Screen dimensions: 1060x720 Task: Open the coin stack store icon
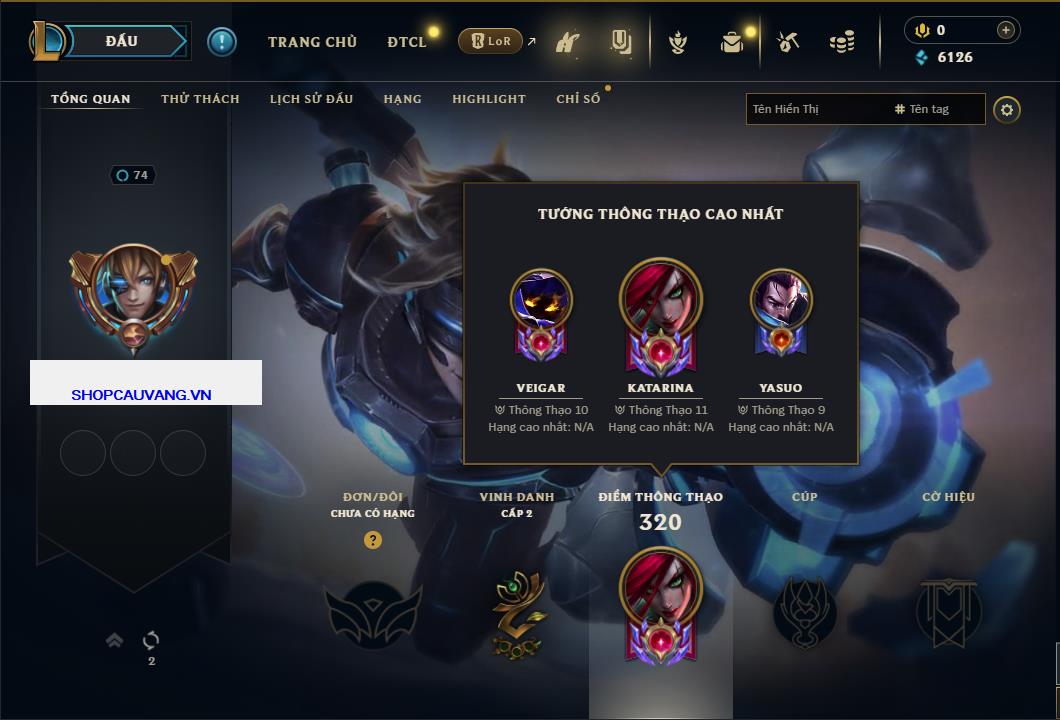click(x=842, y=42)
